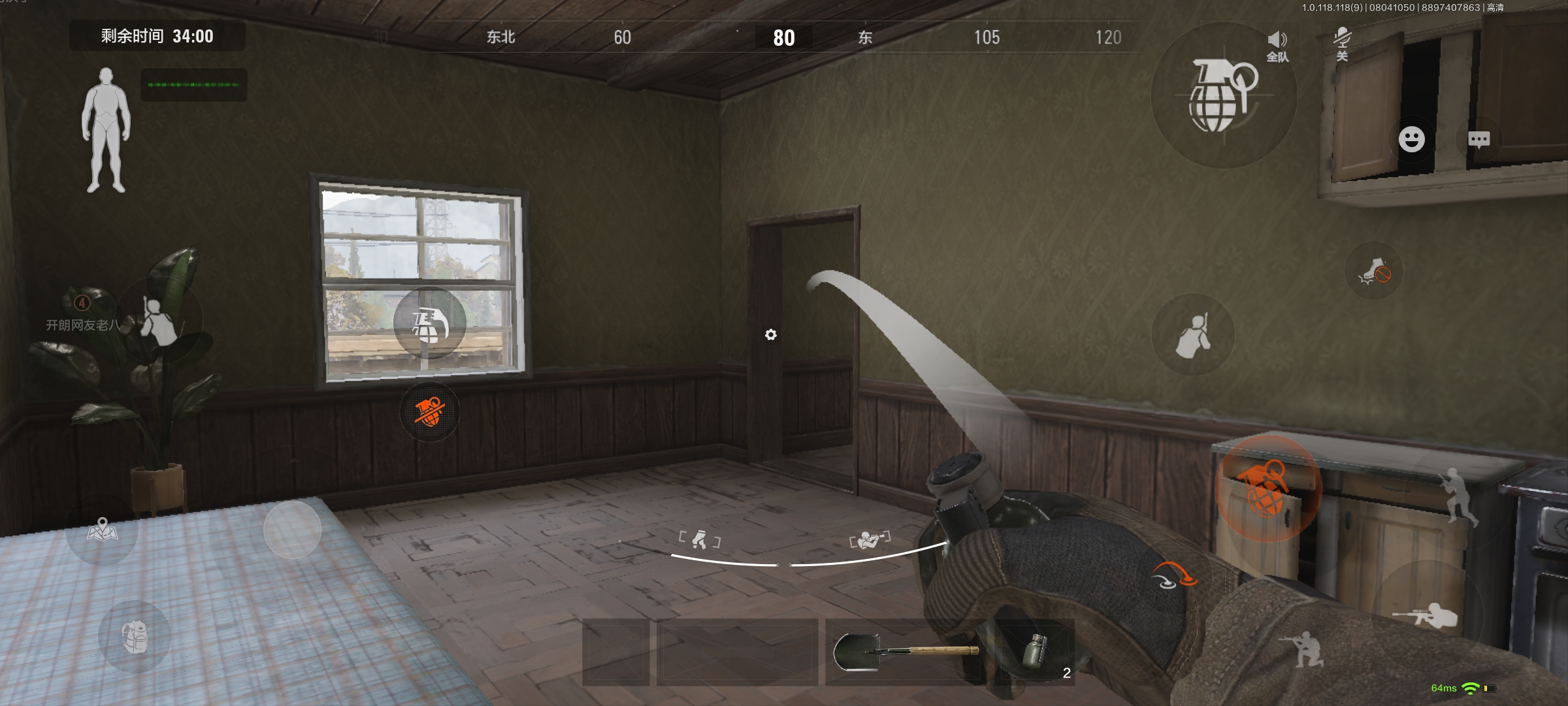Select the shovel in the hotbar
The height and width of the screenshot is (706, 1568).
(906, 652)
